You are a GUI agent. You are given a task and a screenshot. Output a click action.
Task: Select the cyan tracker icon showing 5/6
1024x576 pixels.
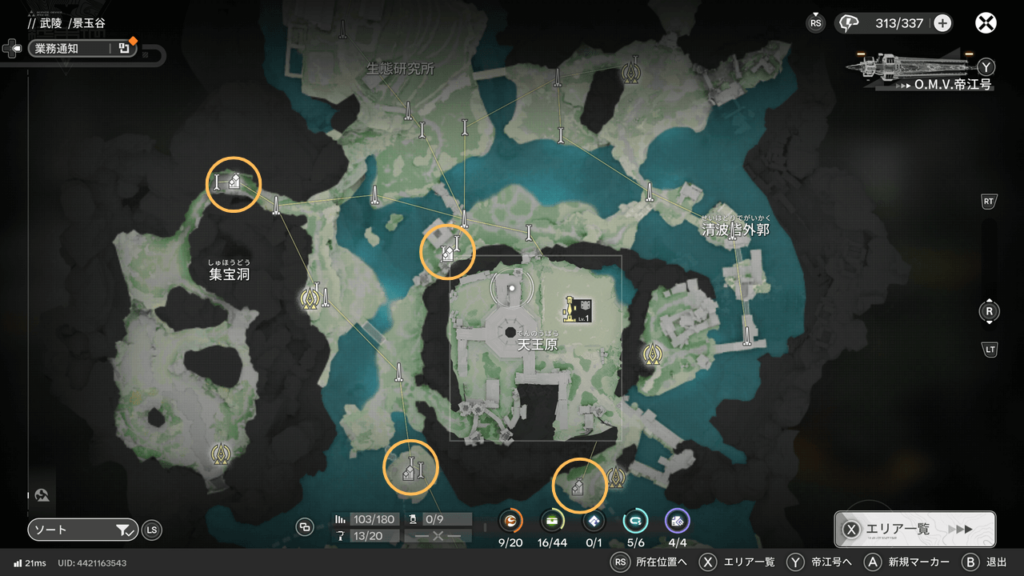[635, 520]
